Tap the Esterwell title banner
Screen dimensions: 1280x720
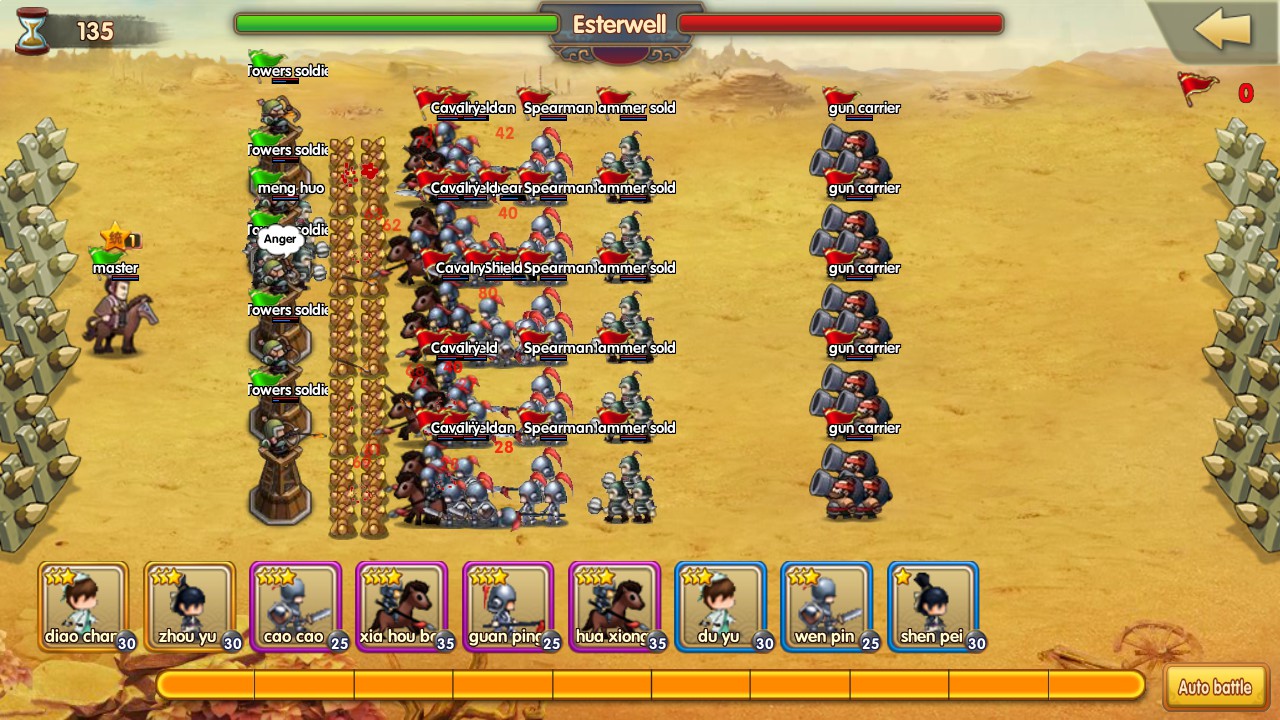(x=622, y=24)
